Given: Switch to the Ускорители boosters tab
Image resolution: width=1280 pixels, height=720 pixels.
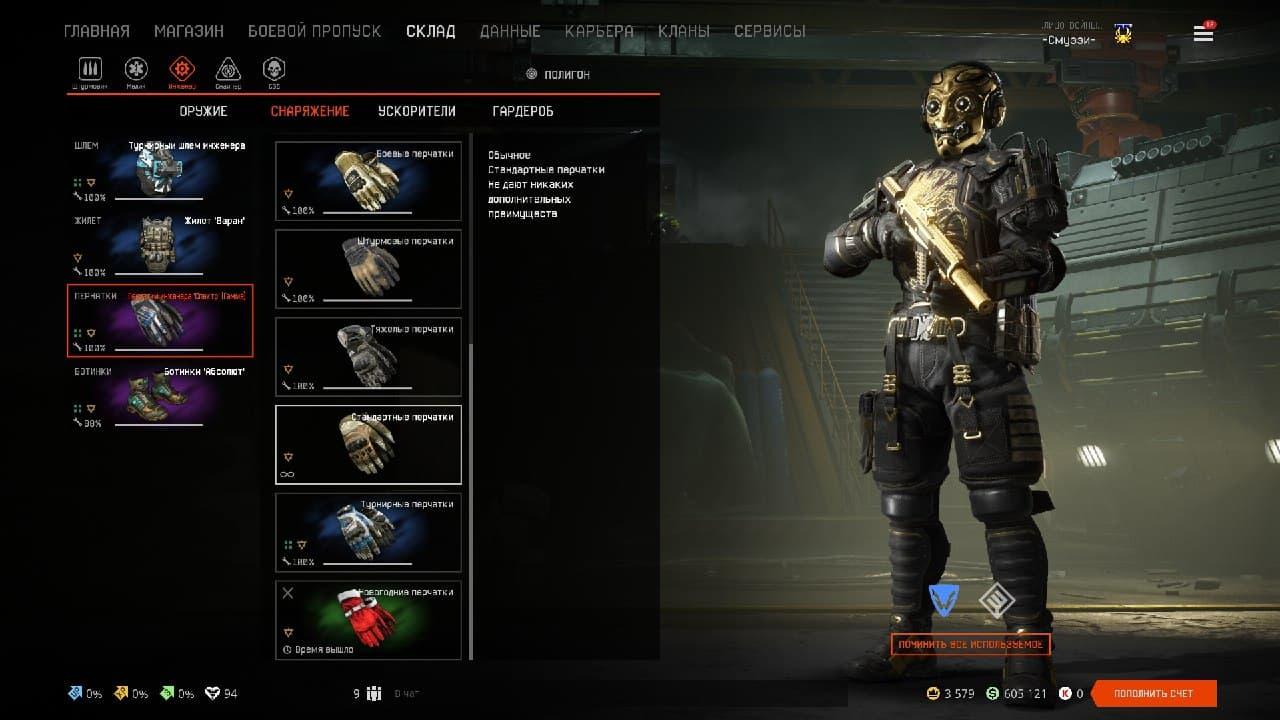Looking at the screenshot, I should pyautogui.click(x=417, y=111).
